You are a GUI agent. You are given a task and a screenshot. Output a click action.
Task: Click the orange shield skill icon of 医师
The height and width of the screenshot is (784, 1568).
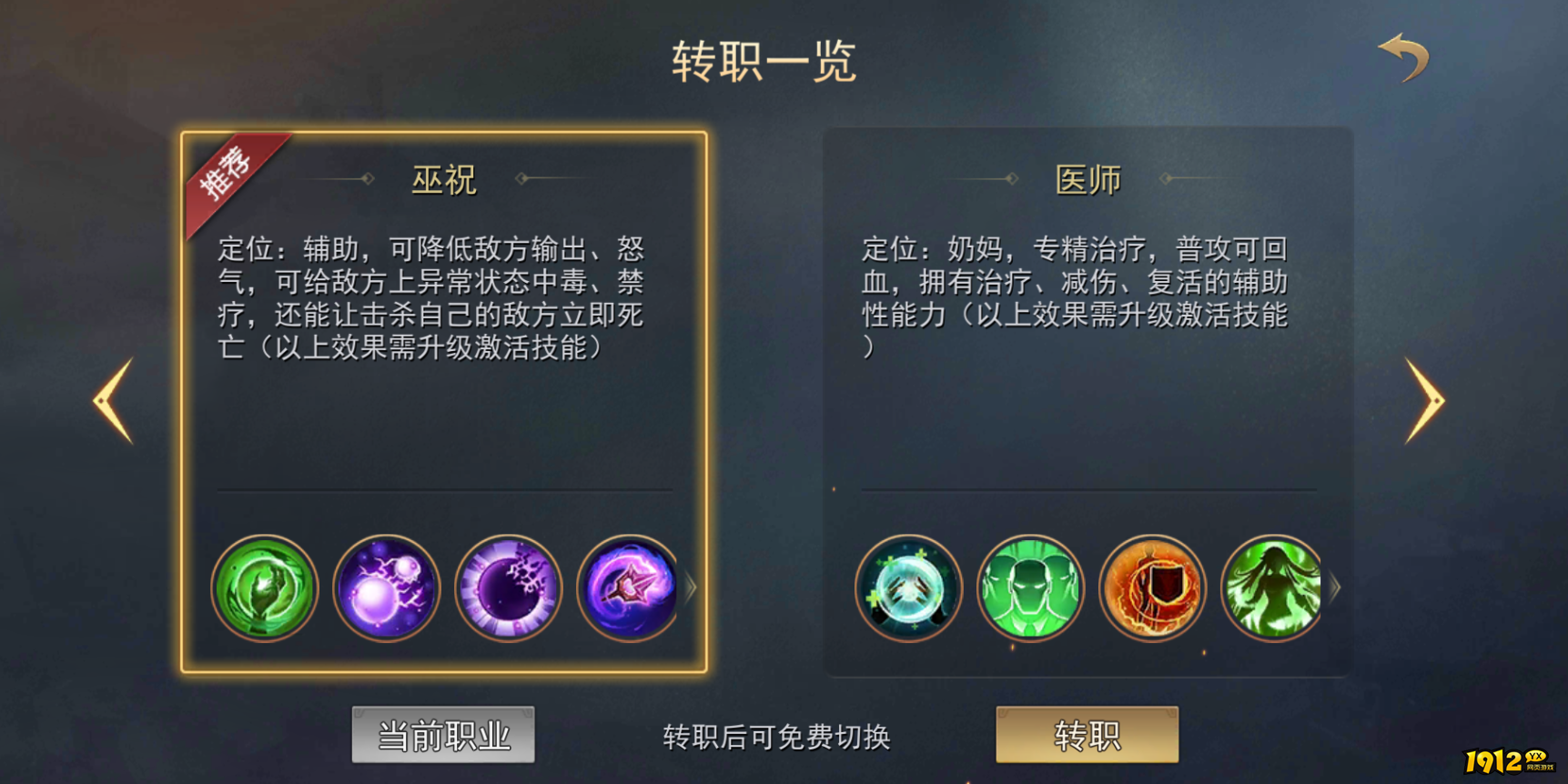1152,588
